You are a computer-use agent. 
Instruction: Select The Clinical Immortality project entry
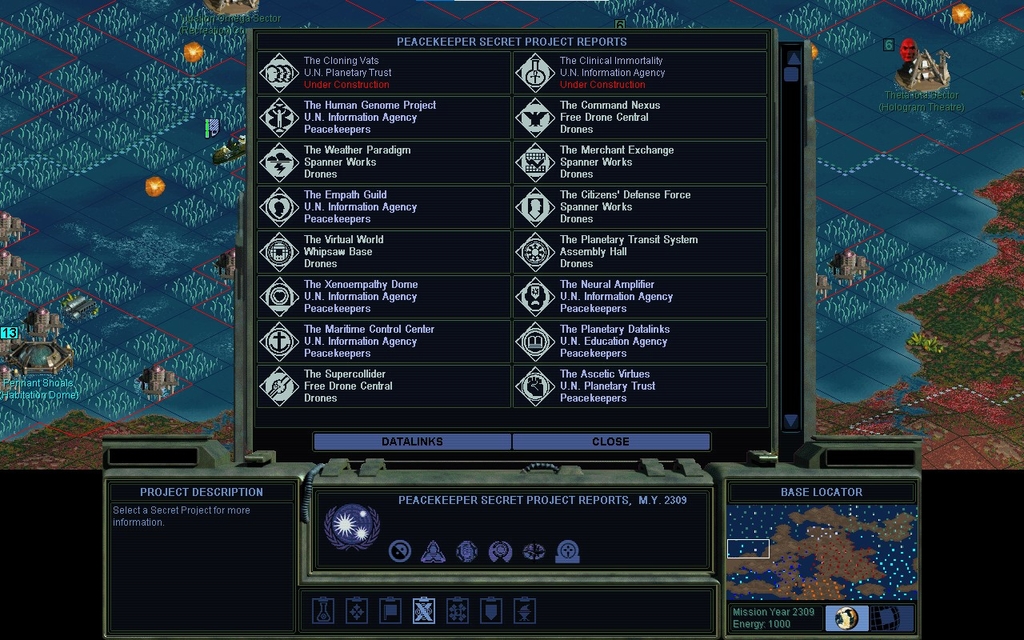coord(640,73)
